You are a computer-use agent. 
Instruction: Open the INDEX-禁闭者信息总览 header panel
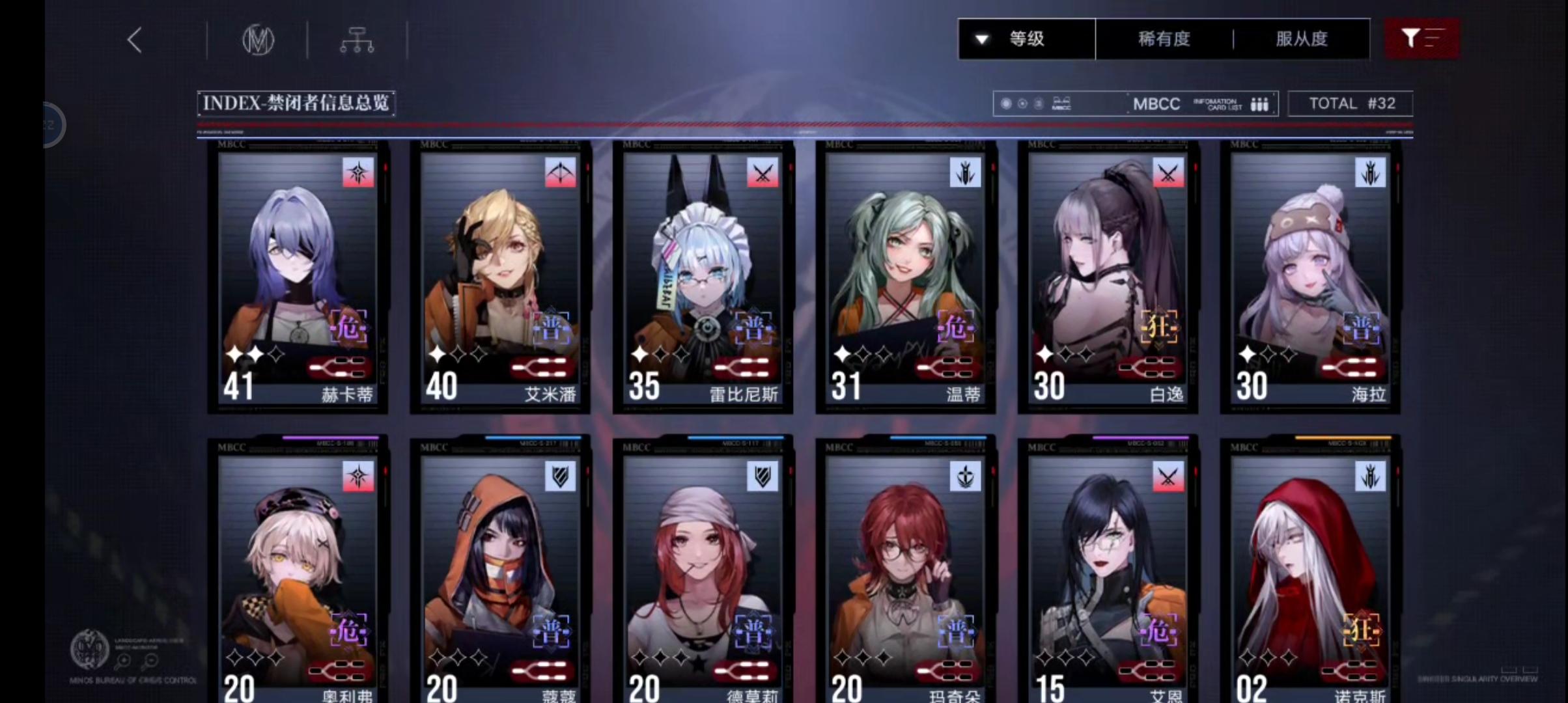tap(296, 103)
